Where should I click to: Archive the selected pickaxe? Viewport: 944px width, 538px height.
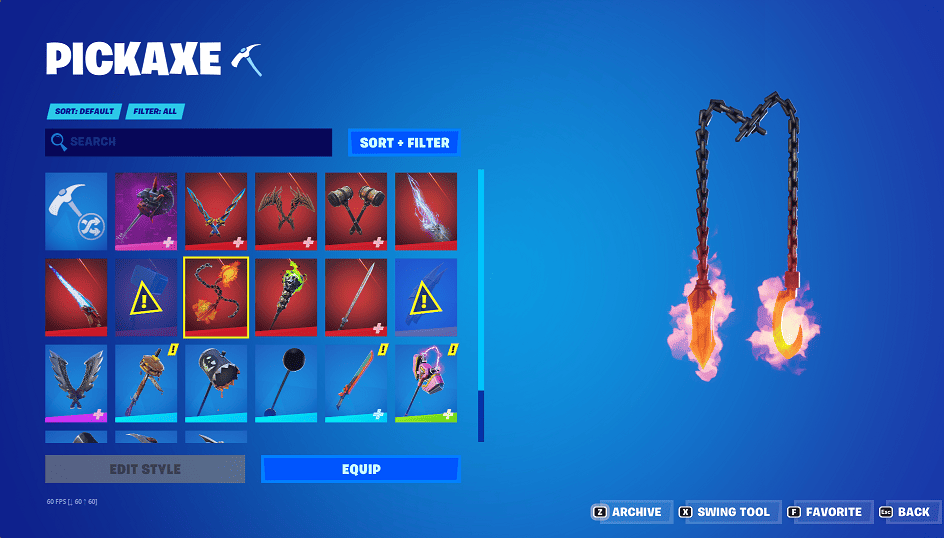point(629,512)
